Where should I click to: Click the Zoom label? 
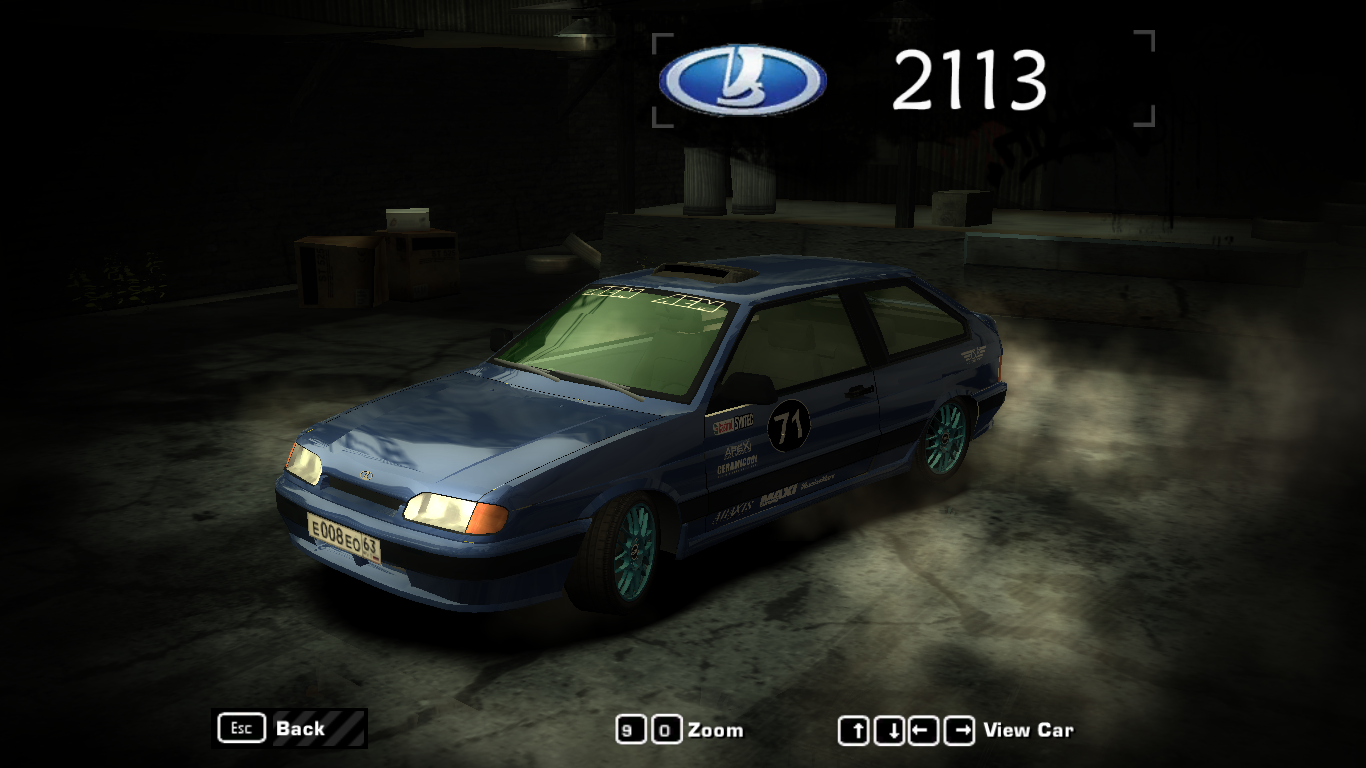click(x=715, y=730)
